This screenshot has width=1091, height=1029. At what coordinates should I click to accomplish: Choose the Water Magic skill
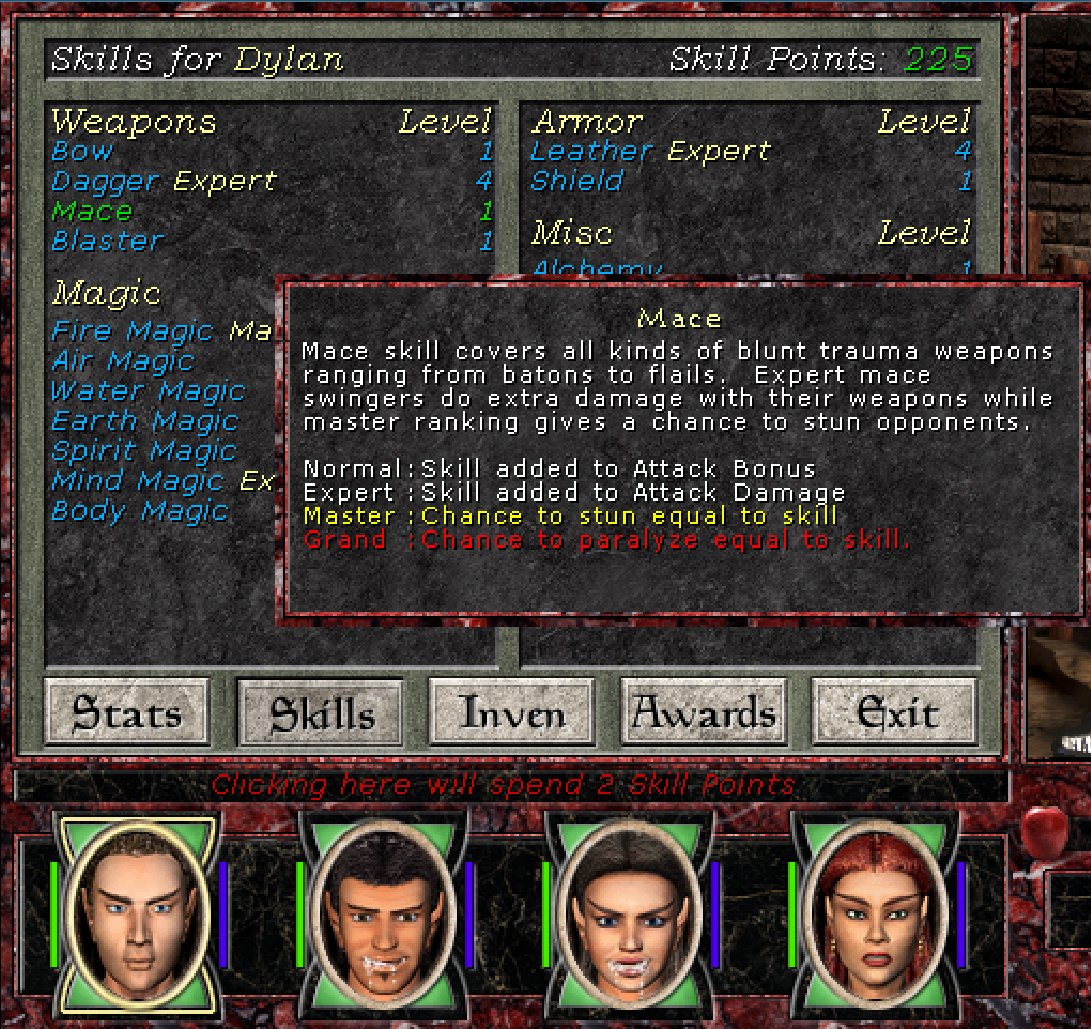(147, 391)
